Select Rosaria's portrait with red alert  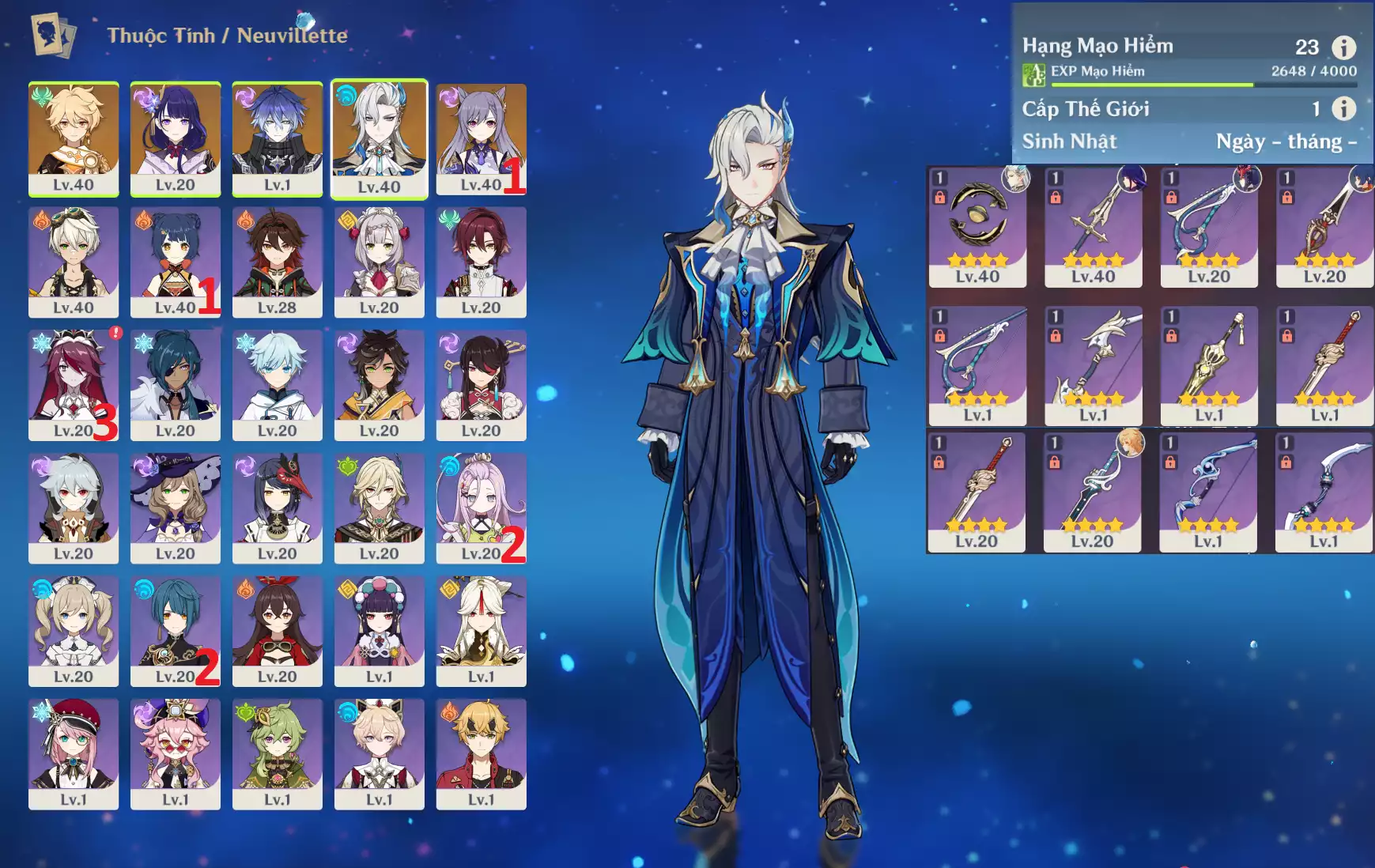coord(74,385)
